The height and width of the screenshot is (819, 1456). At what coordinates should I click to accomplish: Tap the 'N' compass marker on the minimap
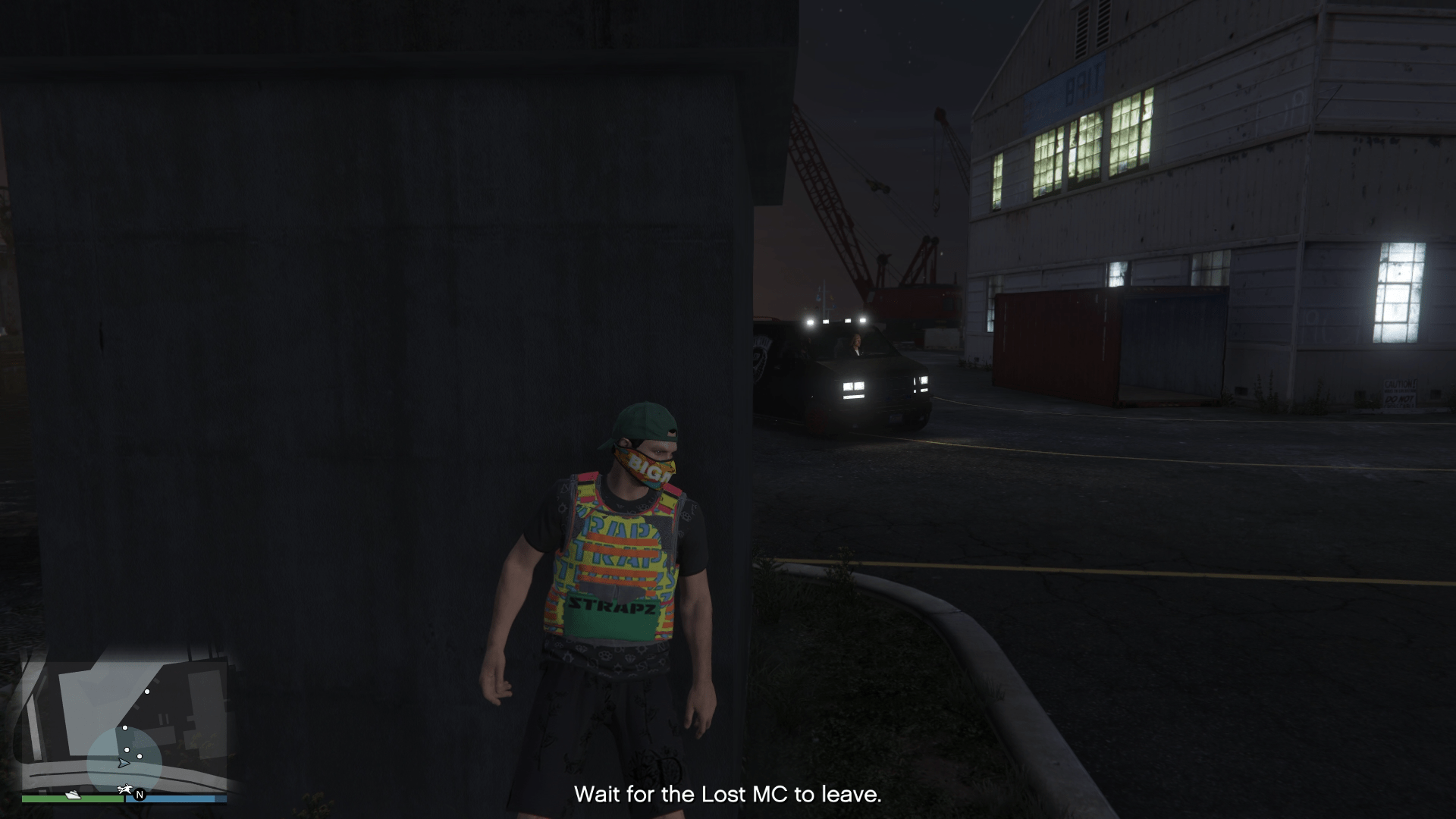coord(140,795)
